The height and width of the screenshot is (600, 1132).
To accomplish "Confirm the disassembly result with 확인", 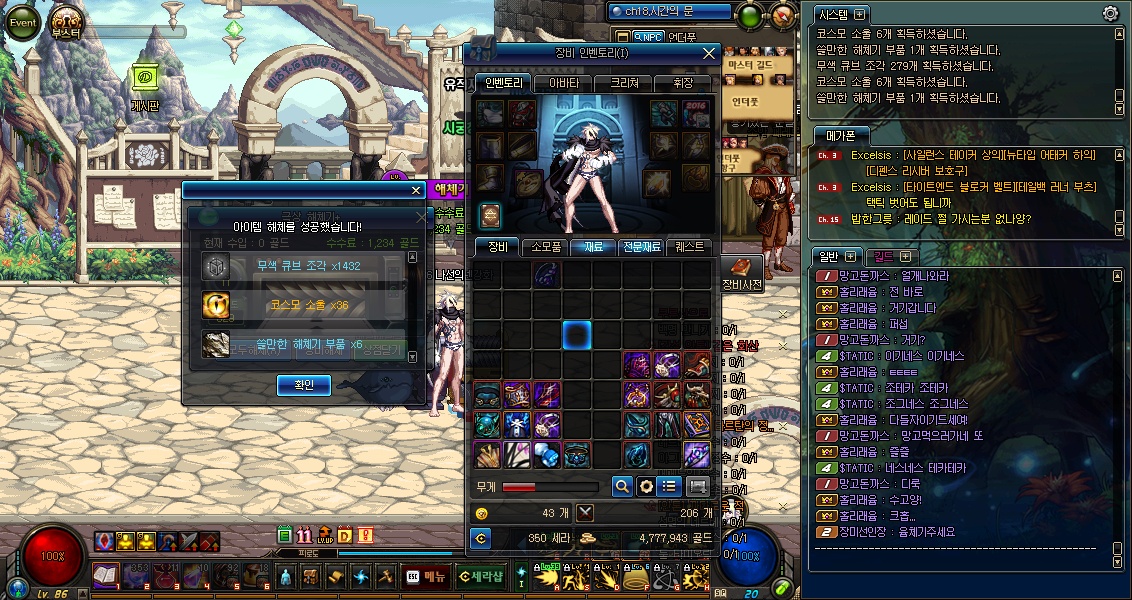I will pyautogui.click(x=303, y=385).
